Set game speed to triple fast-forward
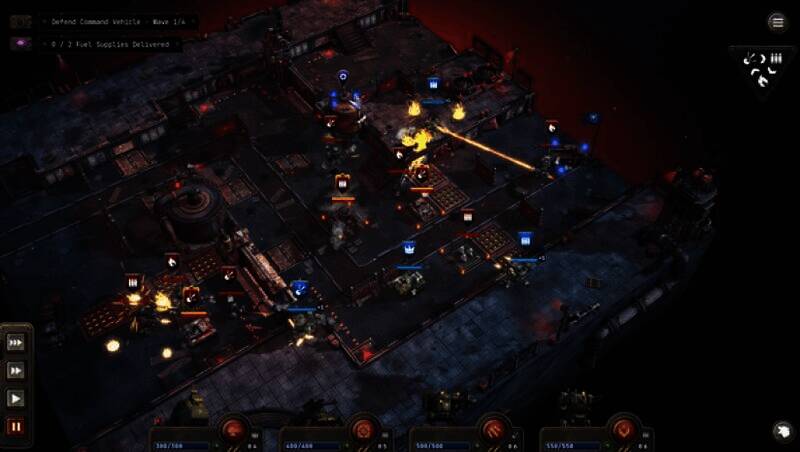 [16, 343]
